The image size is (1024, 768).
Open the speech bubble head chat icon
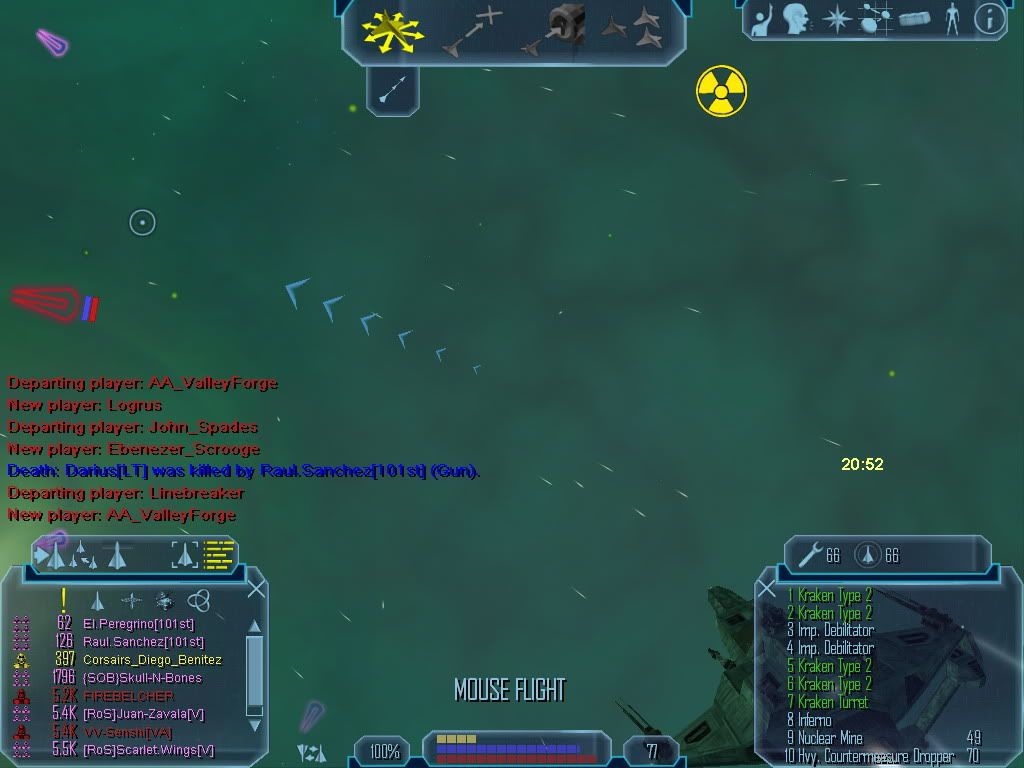[x=796, y=18]
